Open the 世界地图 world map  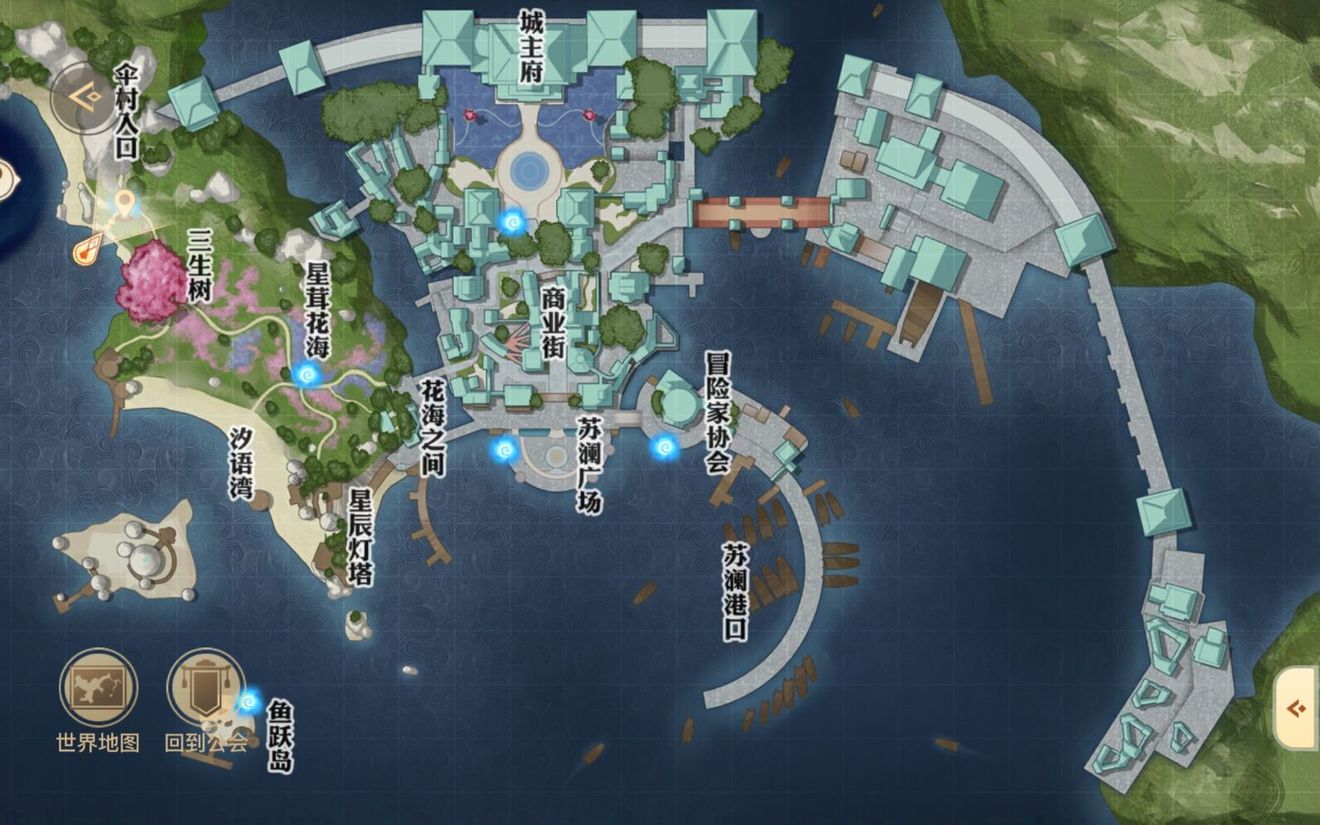click(x=98, y=687)
